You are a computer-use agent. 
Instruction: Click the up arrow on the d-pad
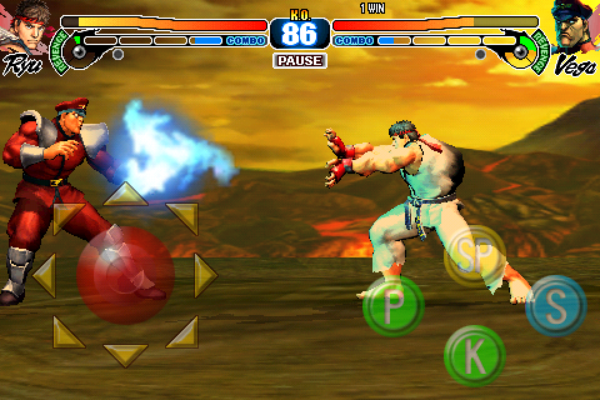pyautogui.click(x=125, y=194)
